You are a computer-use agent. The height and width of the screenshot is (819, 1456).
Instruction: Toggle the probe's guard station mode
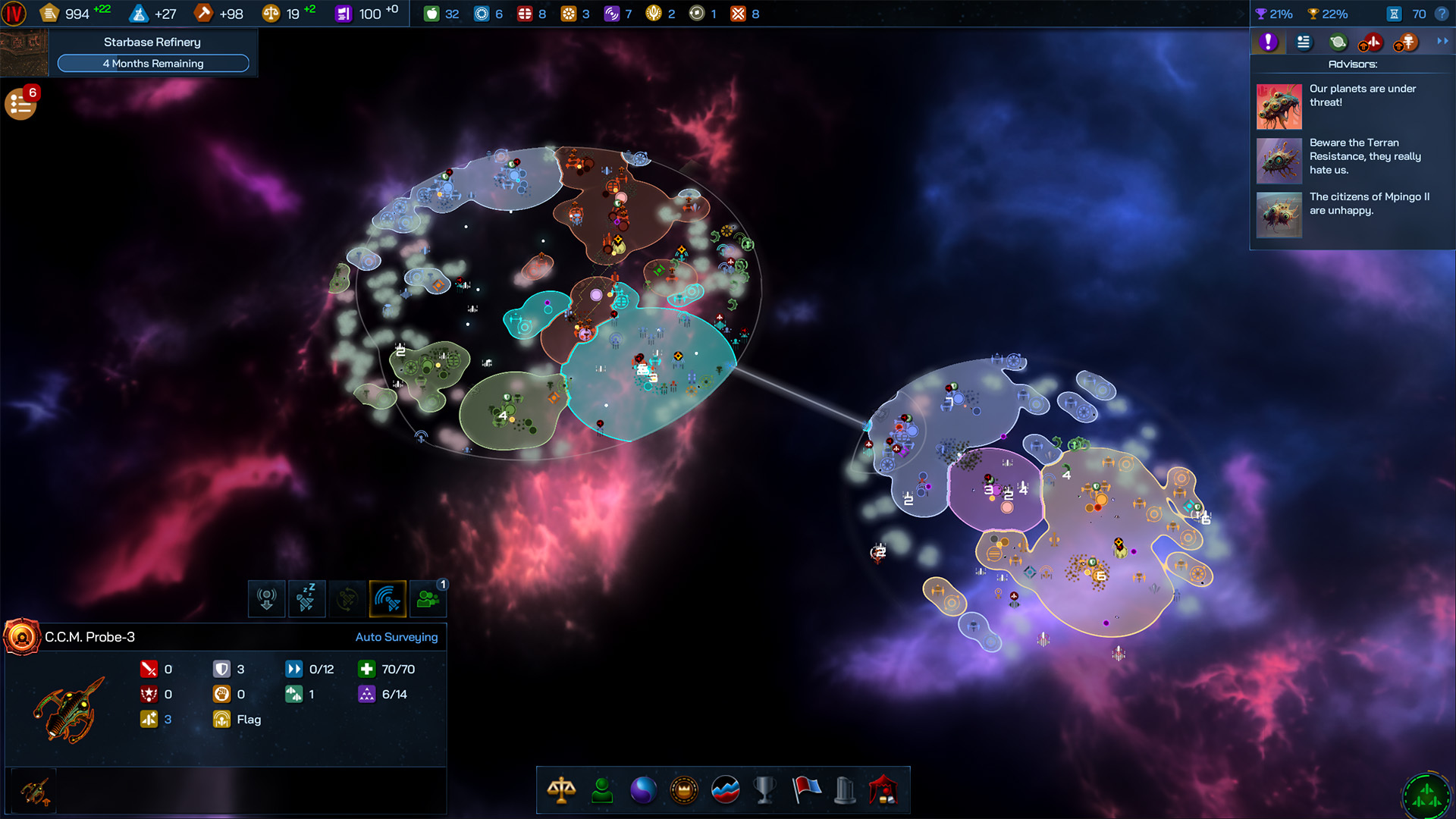(x=267, y=599)
